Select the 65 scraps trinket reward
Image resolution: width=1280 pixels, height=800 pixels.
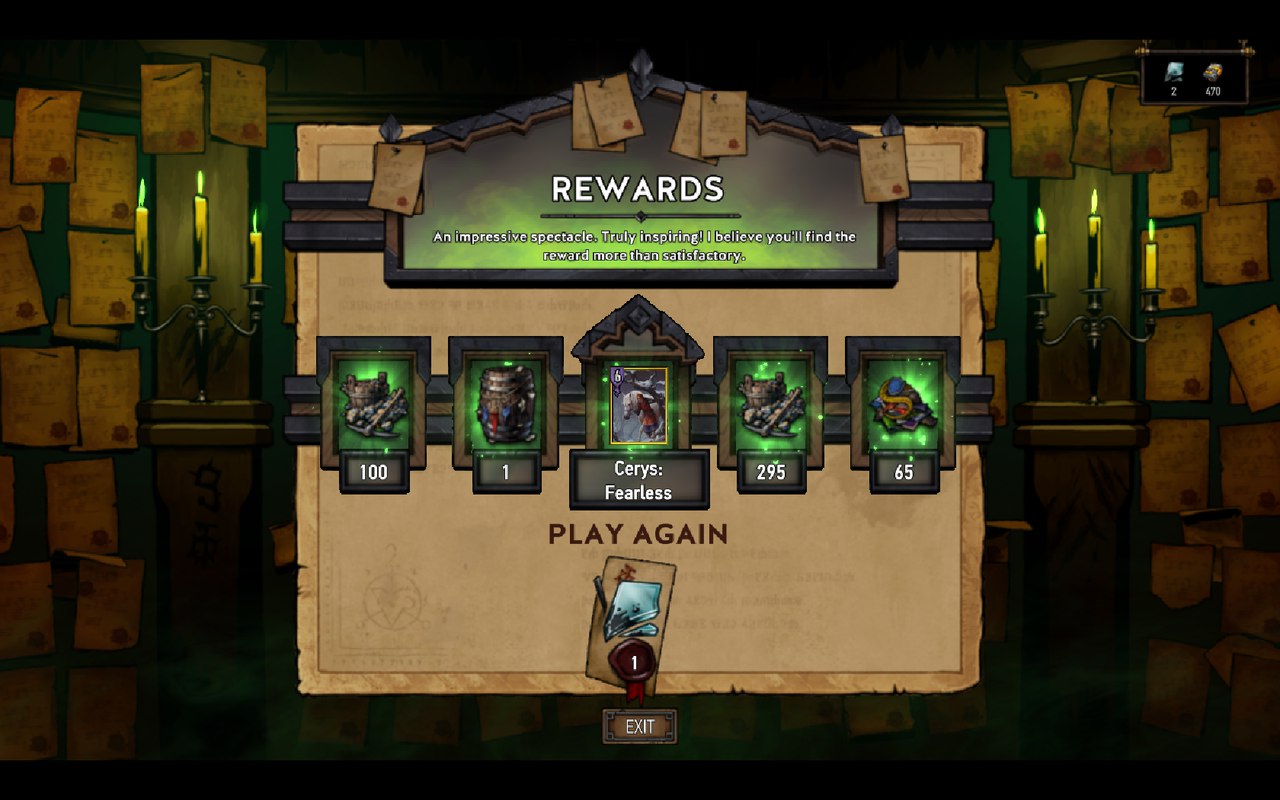point(903,404)
